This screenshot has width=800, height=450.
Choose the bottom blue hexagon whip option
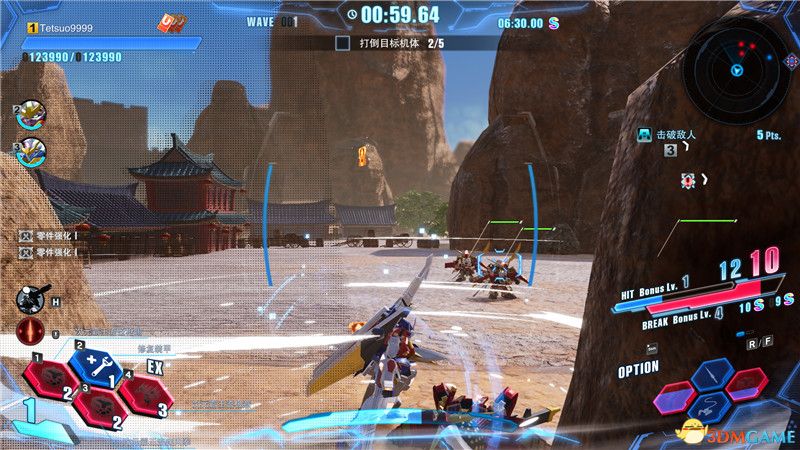click(710, 407)
